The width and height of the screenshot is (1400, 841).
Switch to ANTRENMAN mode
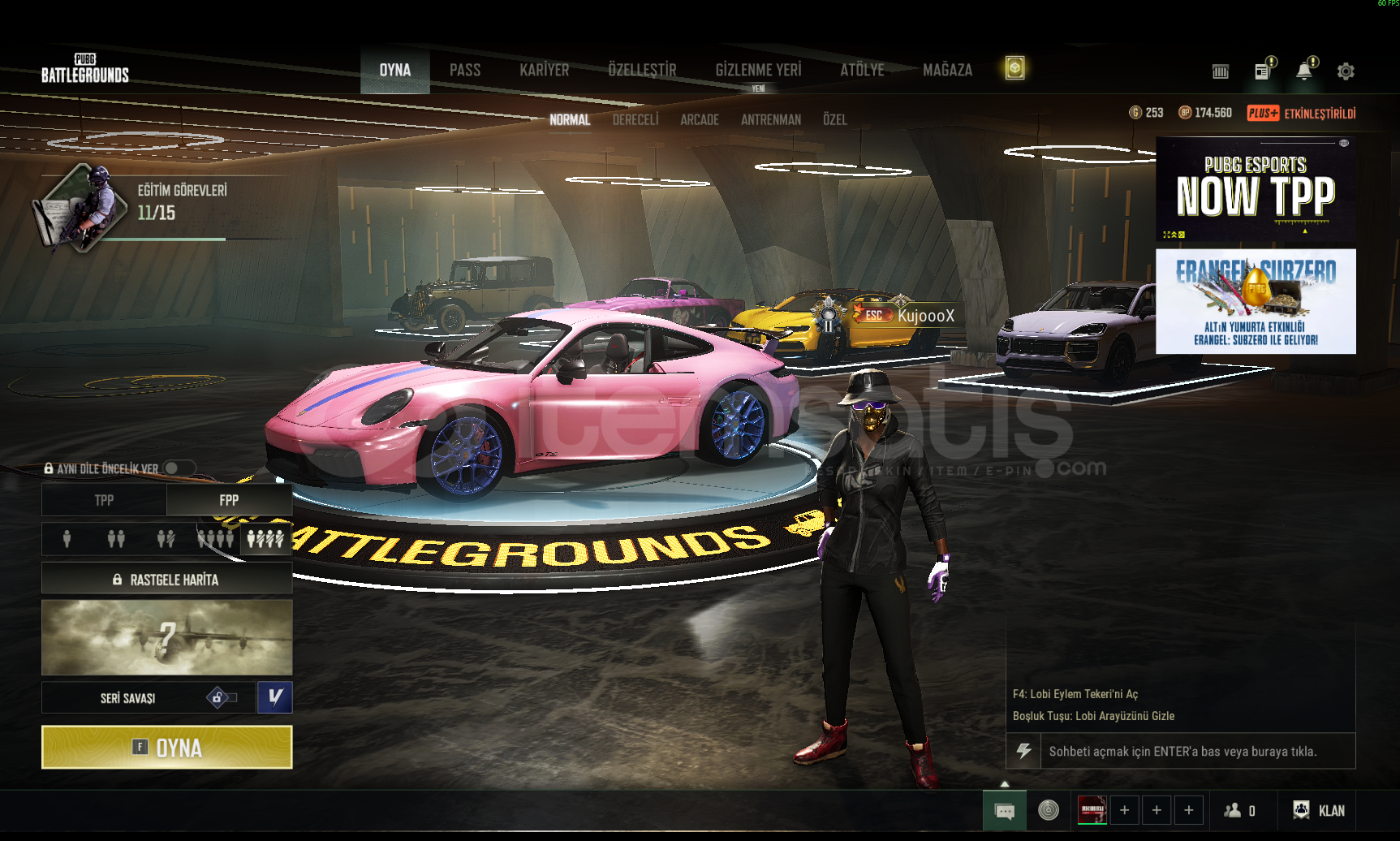(770, 120)
